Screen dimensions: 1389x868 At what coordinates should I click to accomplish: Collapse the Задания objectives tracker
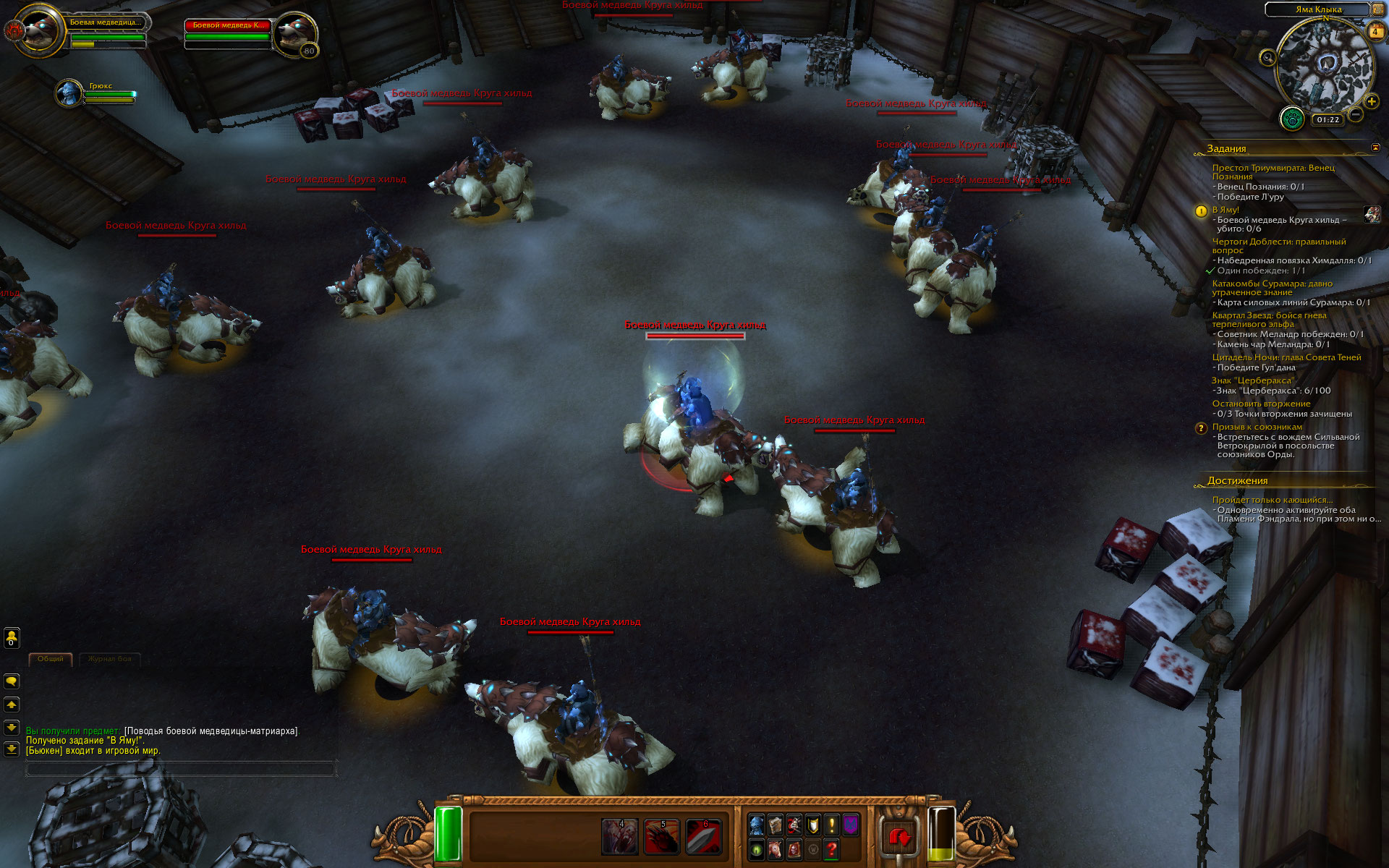point(1375,148)
